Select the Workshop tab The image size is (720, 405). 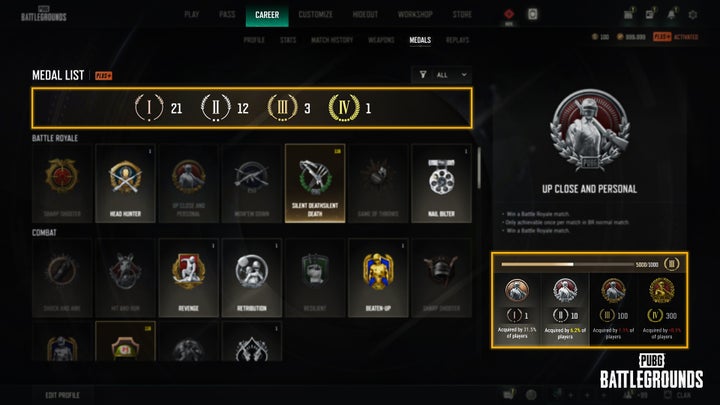tap(415, 15)
